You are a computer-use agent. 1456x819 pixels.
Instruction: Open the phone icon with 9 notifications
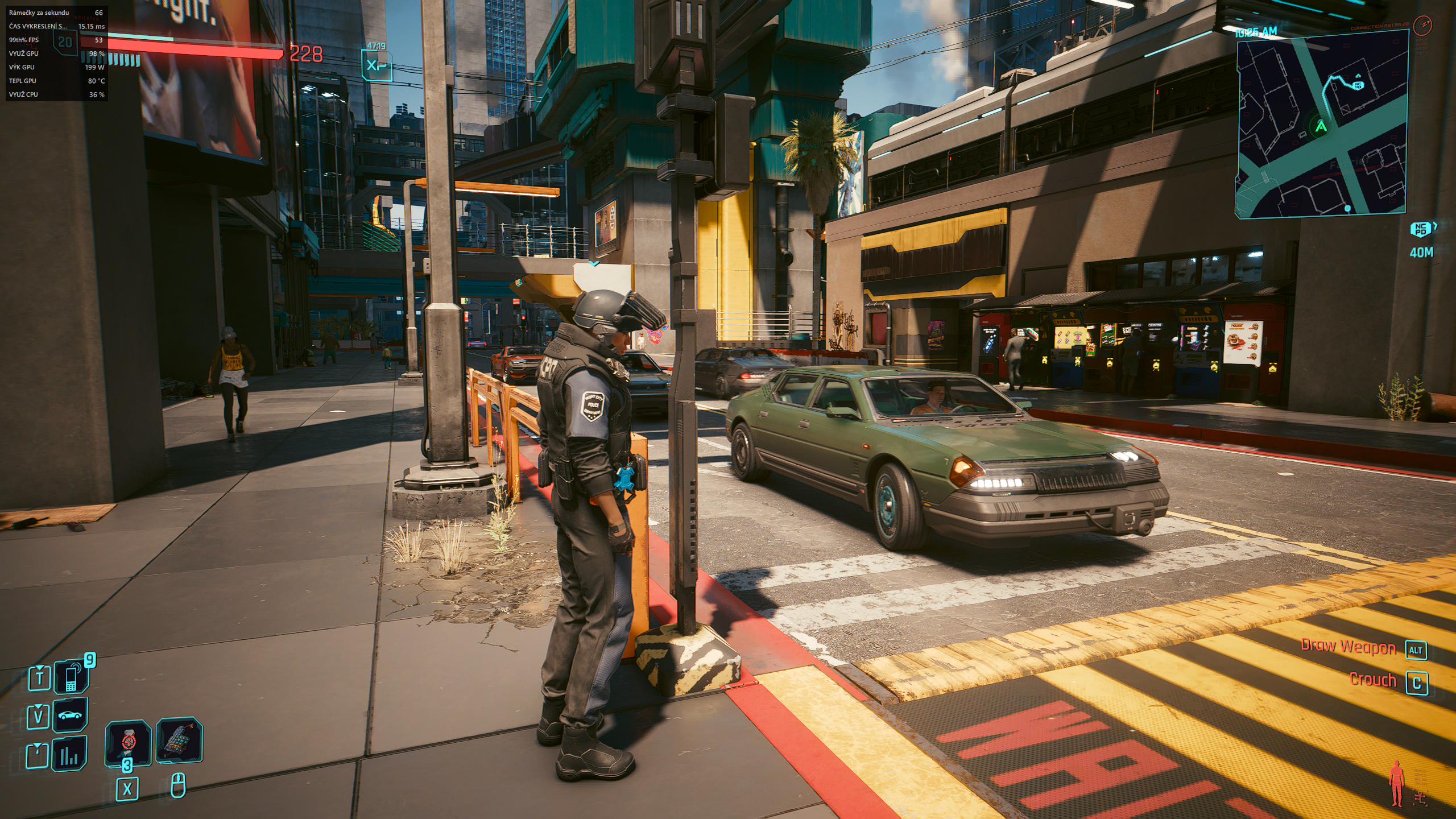(x=72, y=677)
